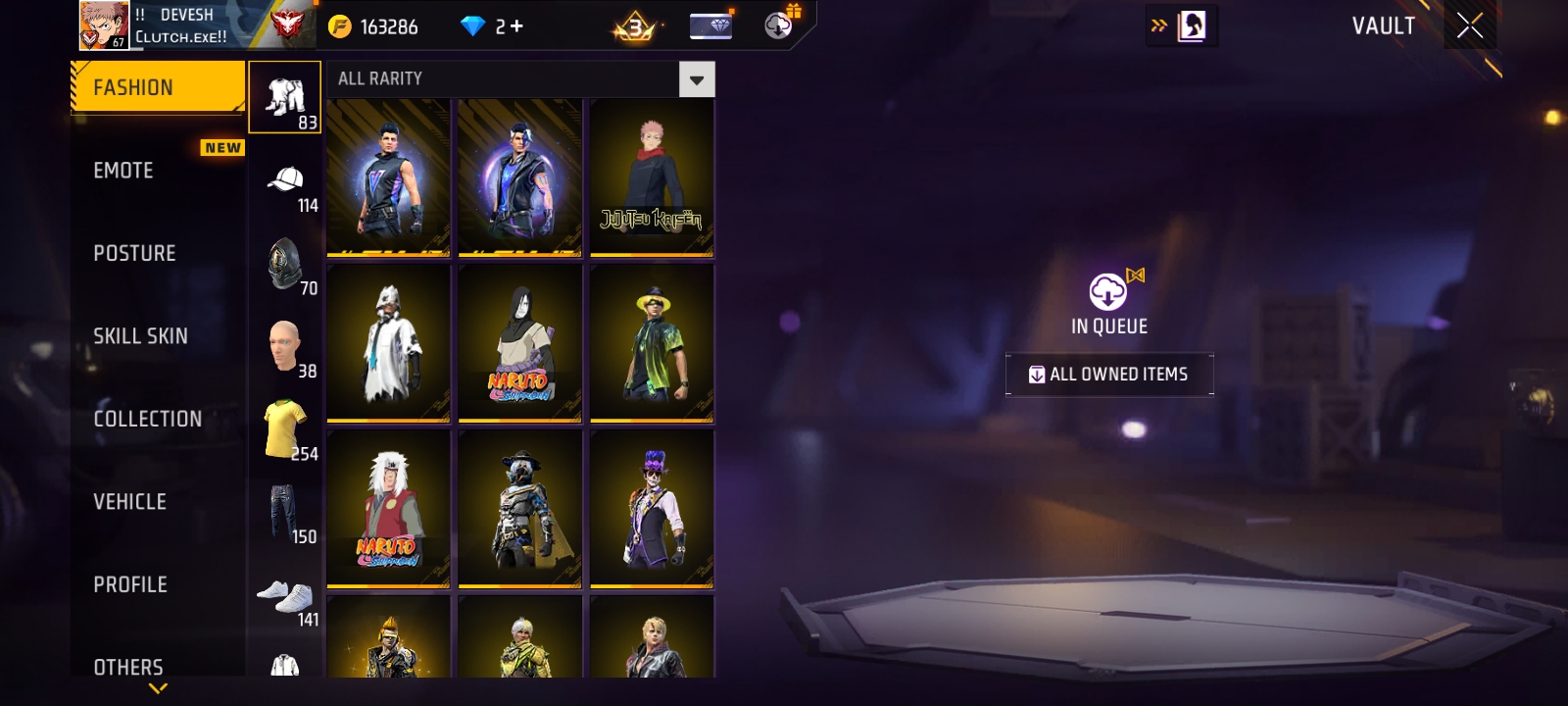Pick the white ghost hoodie outfit
The image size is (1568, 706).
point(388,343)
